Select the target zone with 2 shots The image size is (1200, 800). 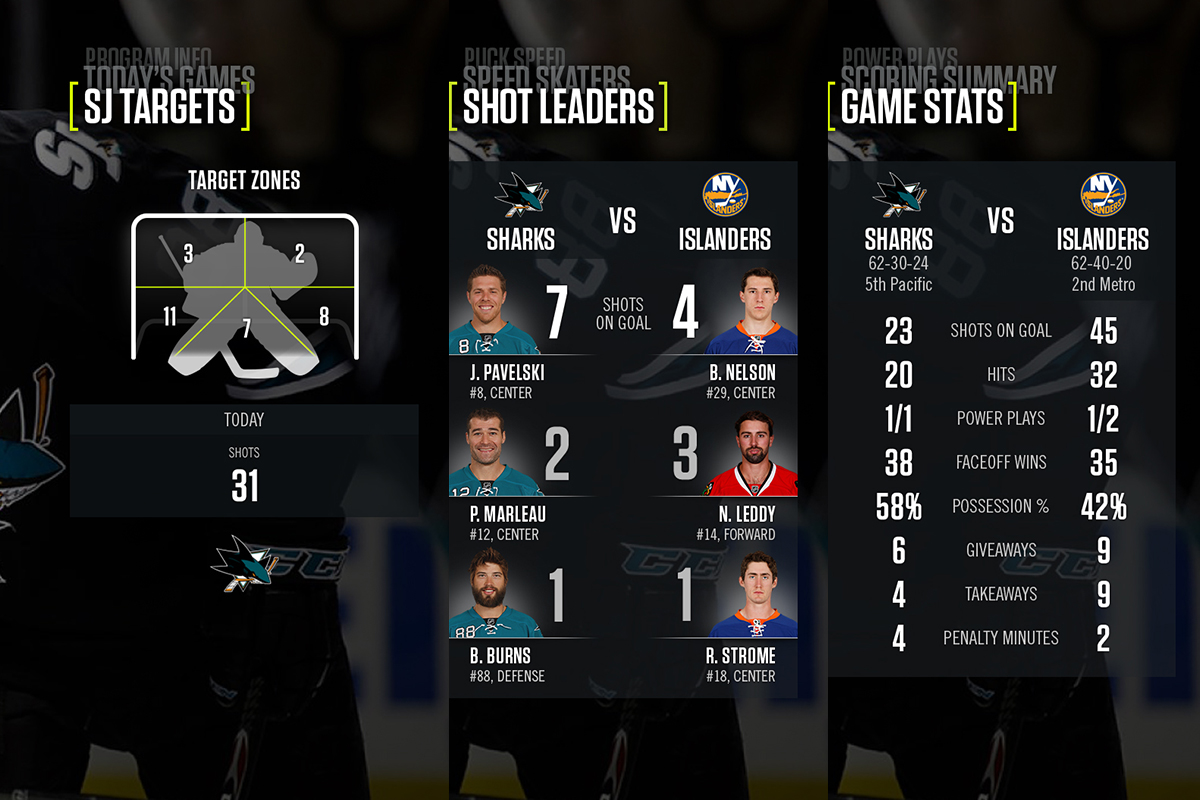(299, 253)
